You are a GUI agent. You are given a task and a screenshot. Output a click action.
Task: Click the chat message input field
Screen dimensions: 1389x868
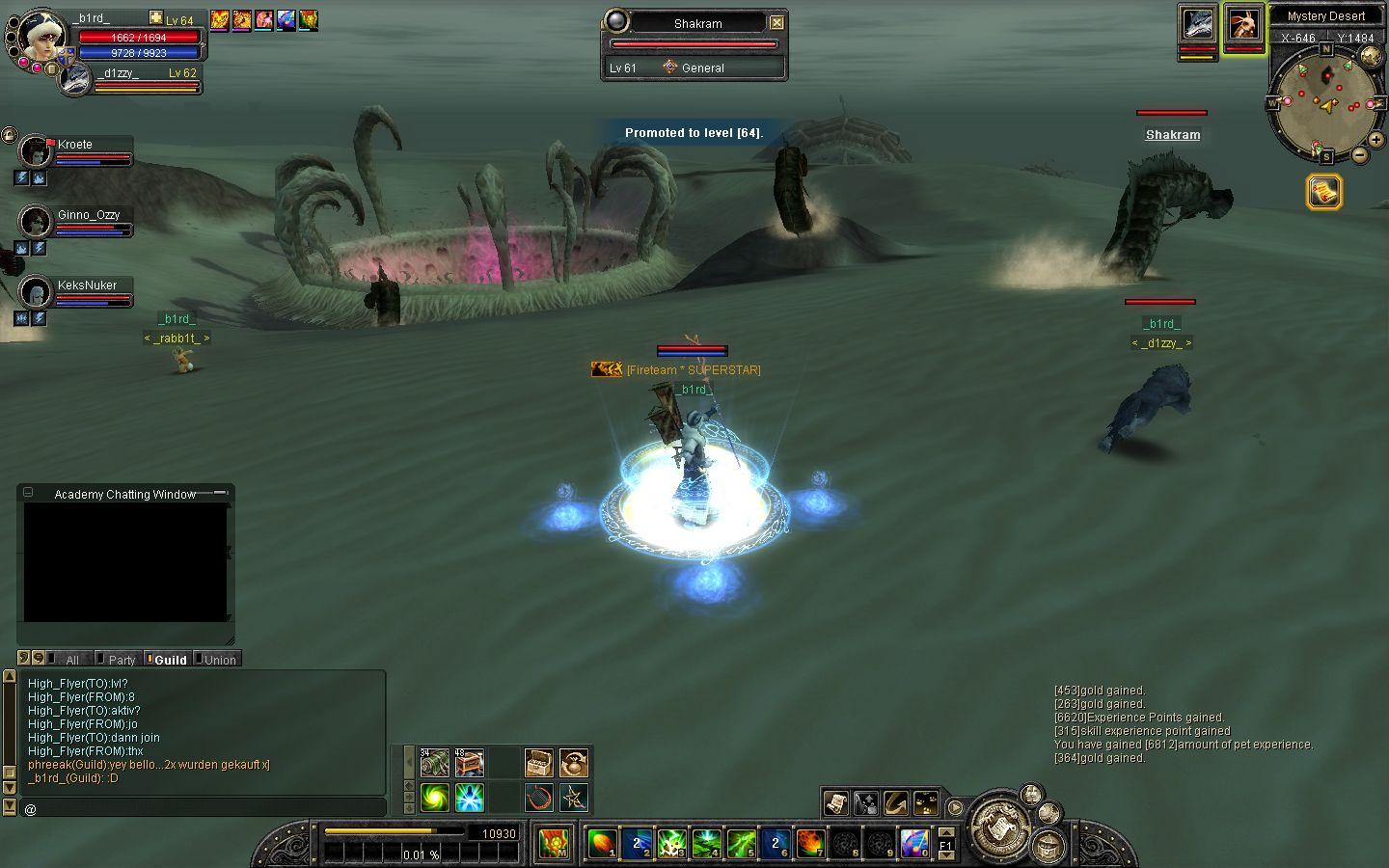tap(203, 808)
